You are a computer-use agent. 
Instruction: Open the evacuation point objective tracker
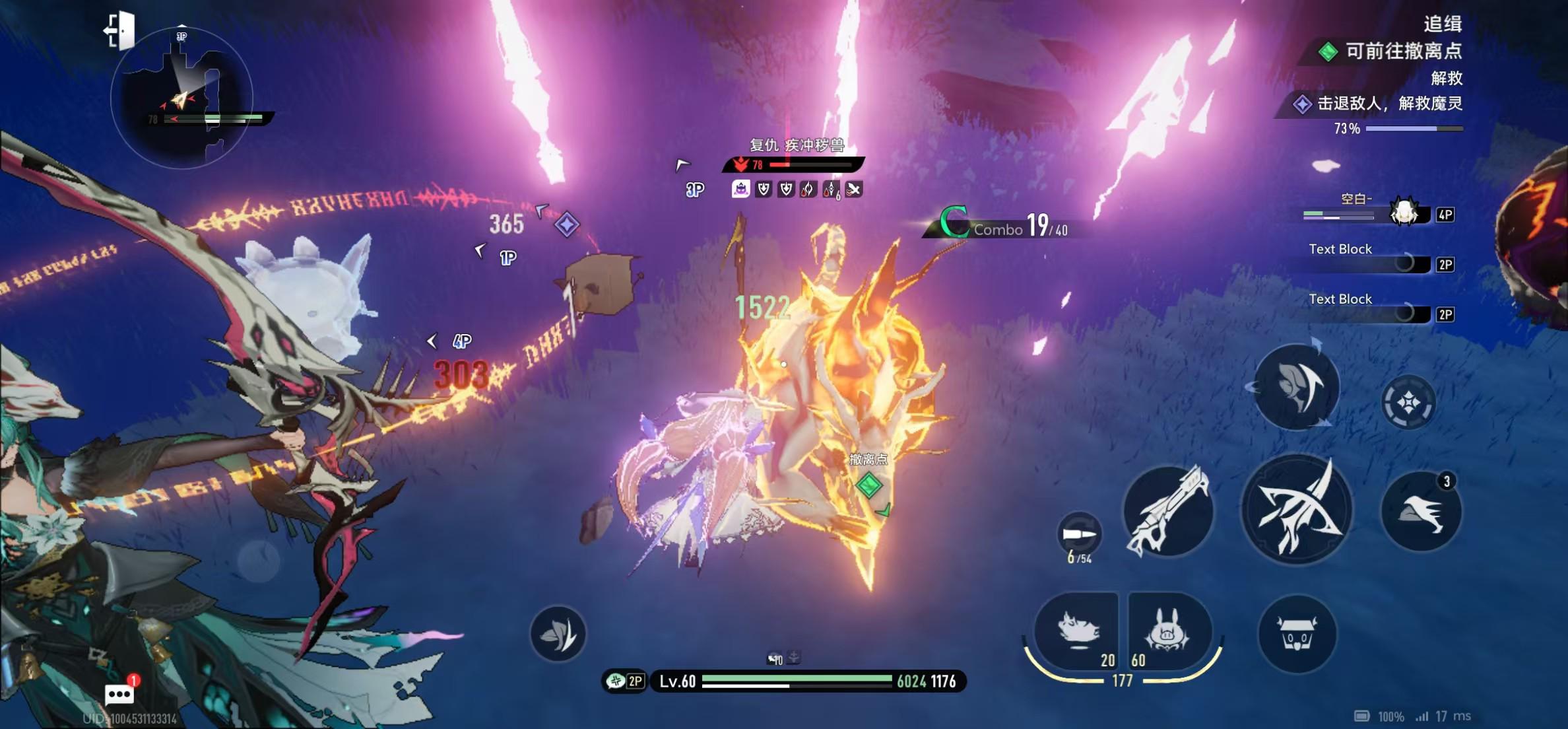tap(1392, 51)
